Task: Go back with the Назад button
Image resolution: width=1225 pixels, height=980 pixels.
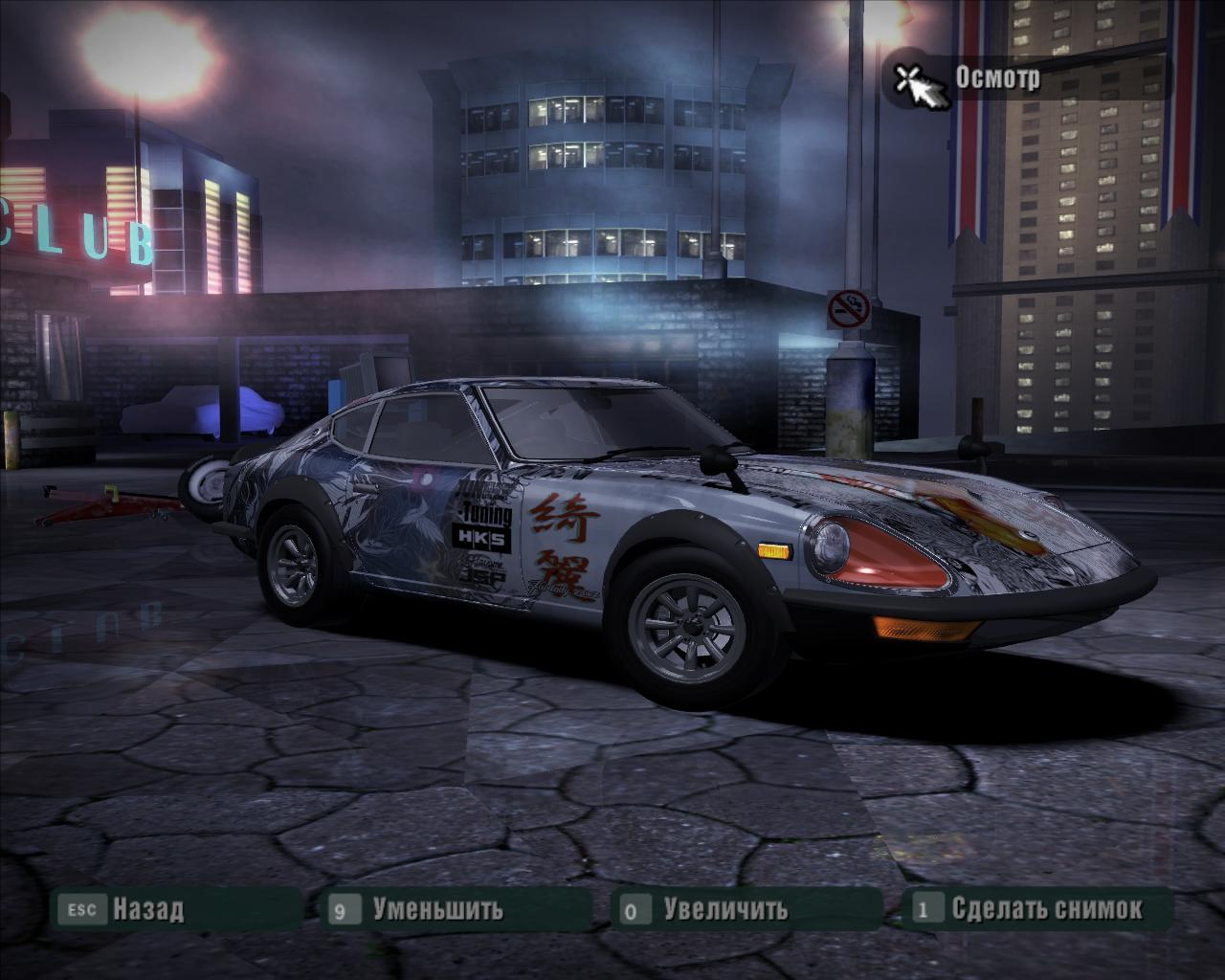Action: [146, 908]
